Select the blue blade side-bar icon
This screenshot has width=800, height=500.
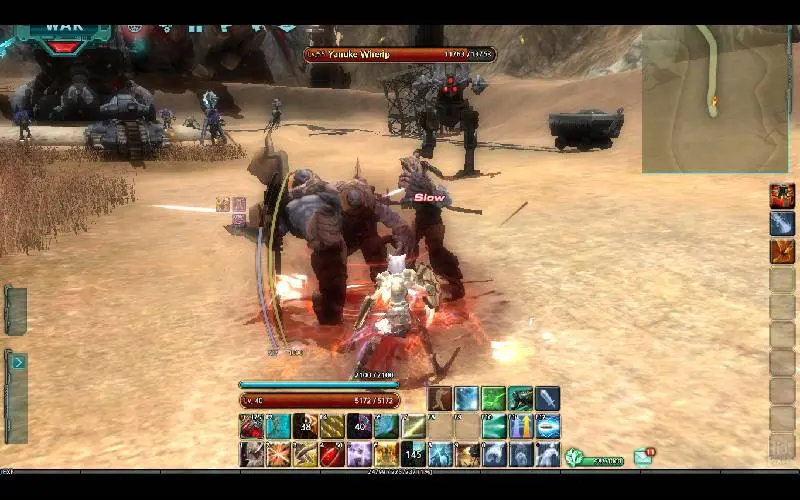click(x=782, y=224)
